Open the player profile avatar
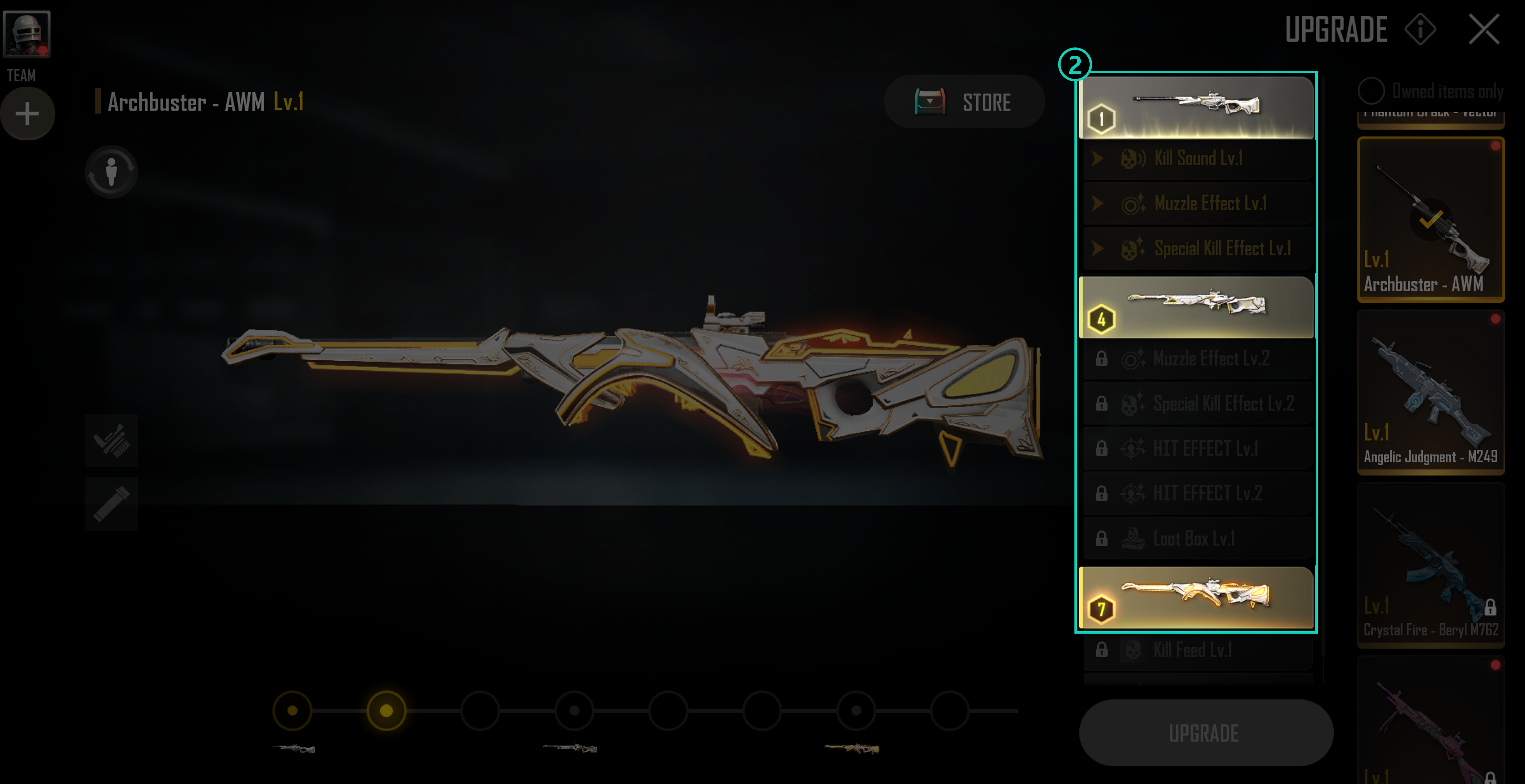The height and width of the screenshot is (784, 1525). coord(27,34)
